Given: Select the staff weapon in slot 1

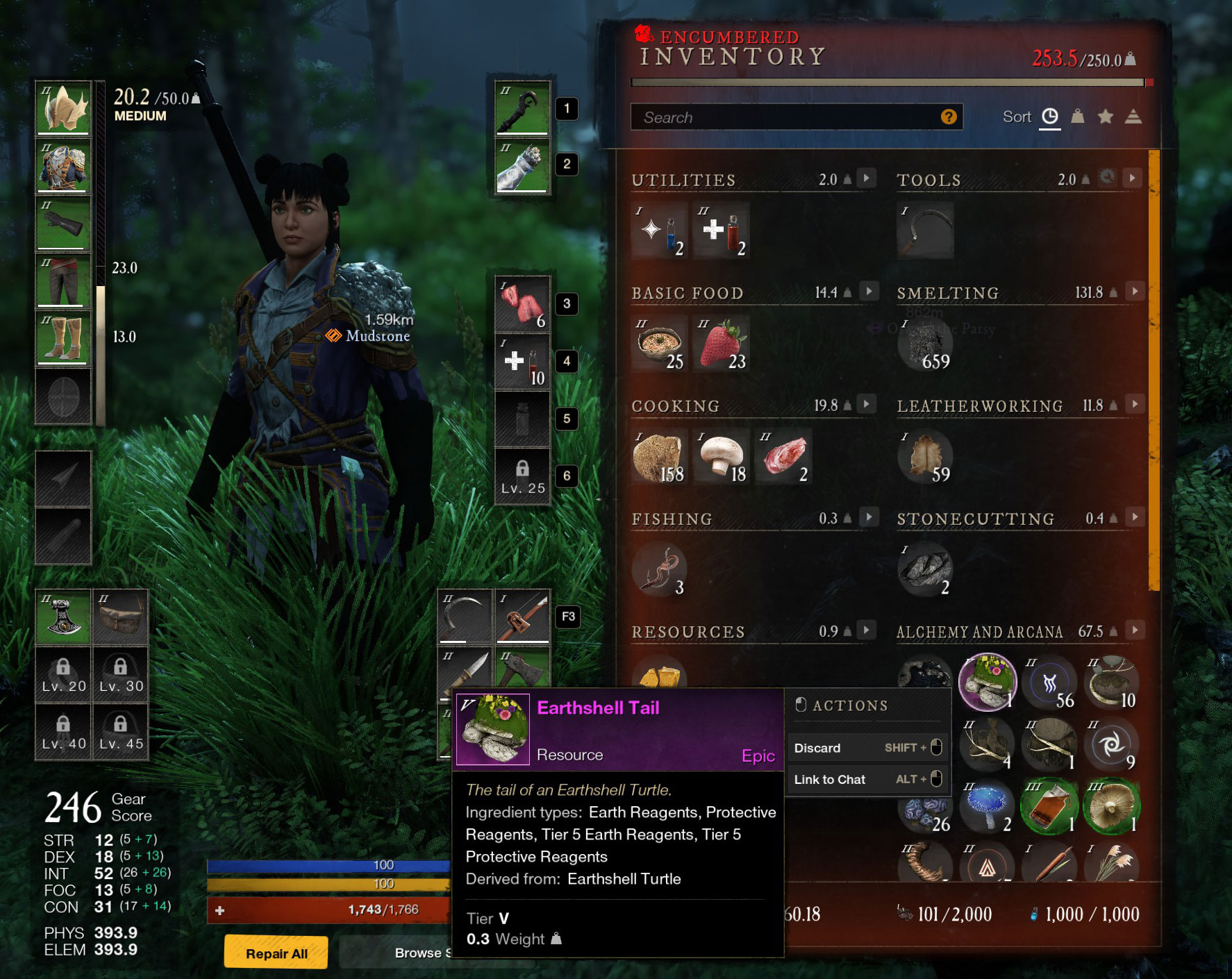Looking at the screenshot, I should (x=522, y=108).
